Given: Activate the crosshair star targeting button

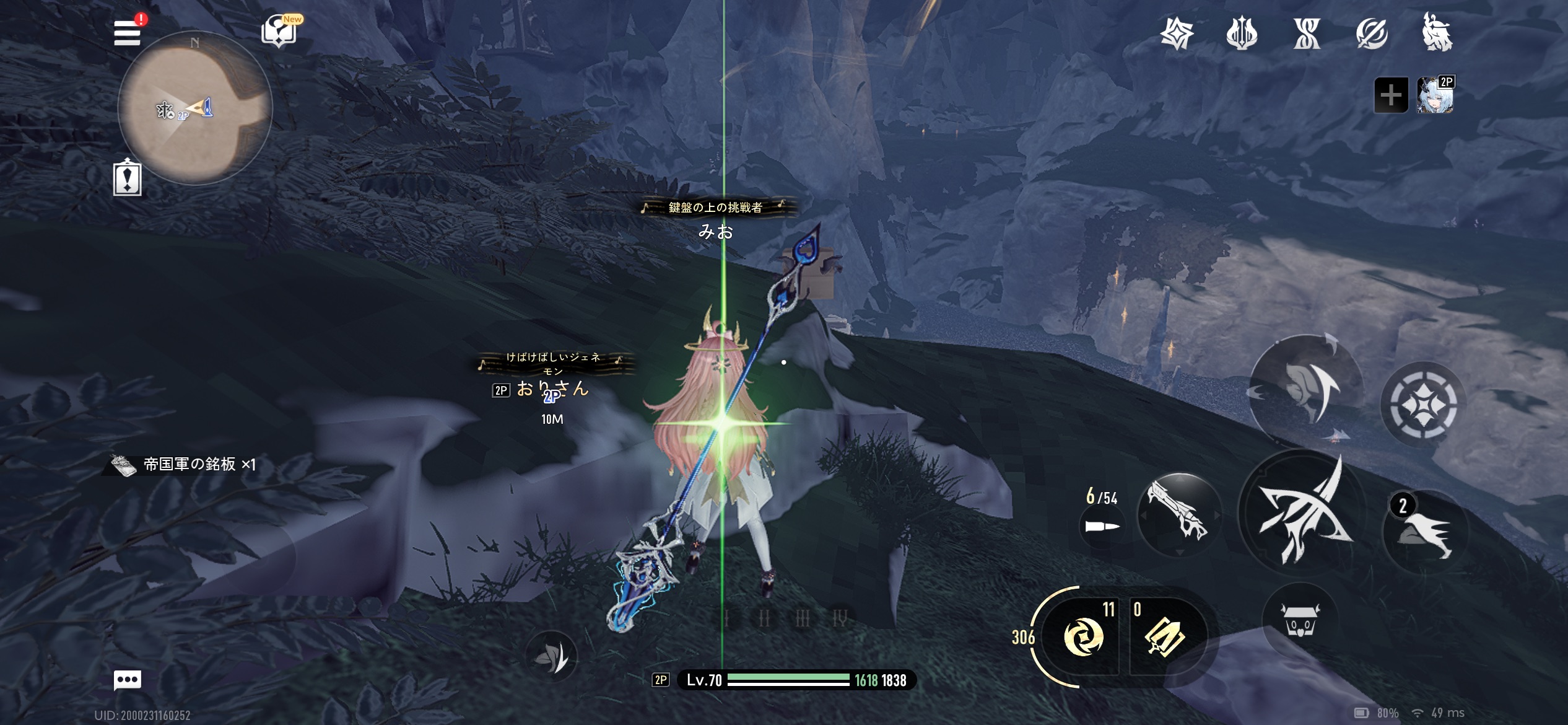Looking at the screenshot, I should [1422, 404].
